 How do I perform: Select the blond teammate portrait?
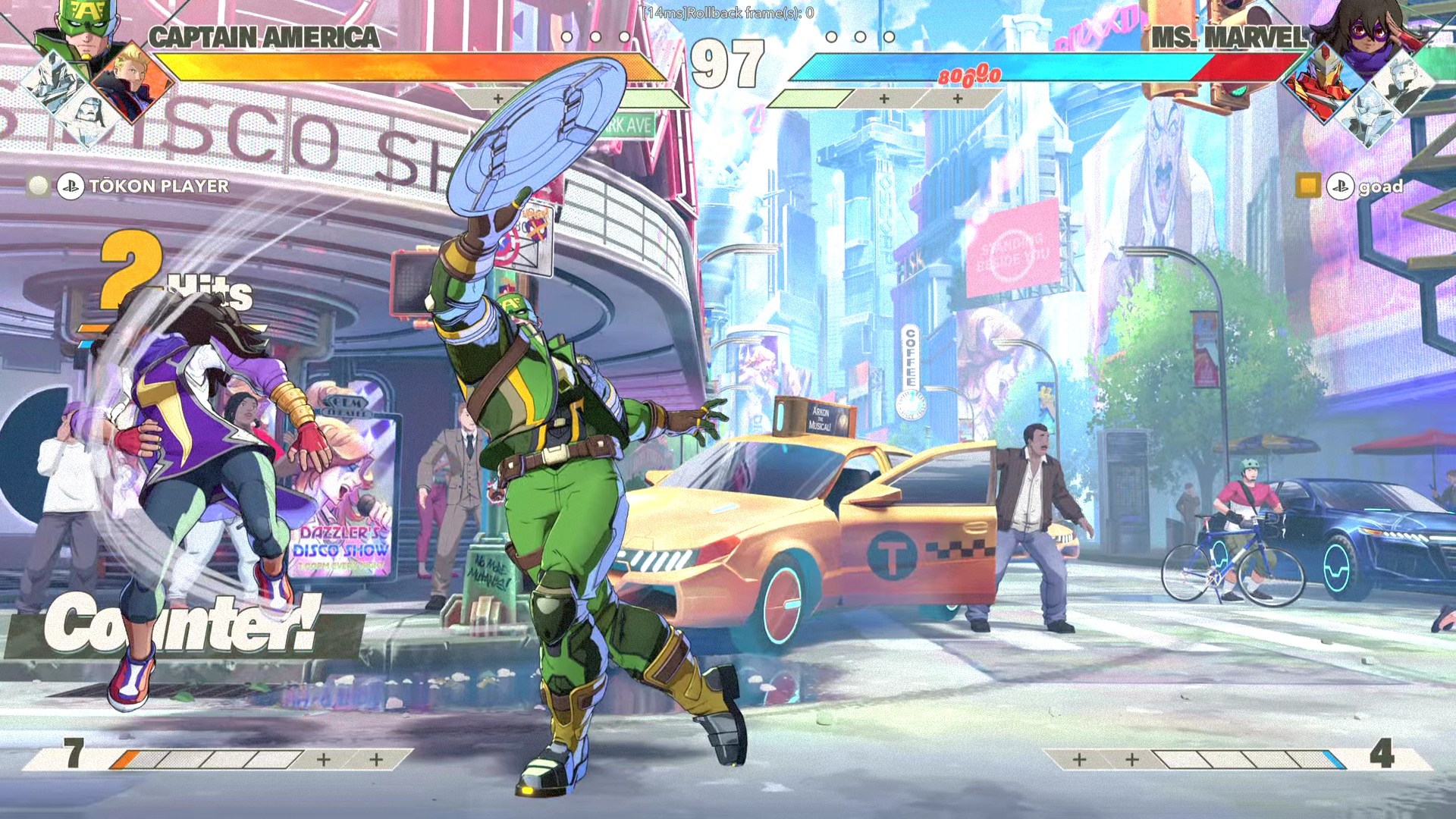tap(133, 81)
